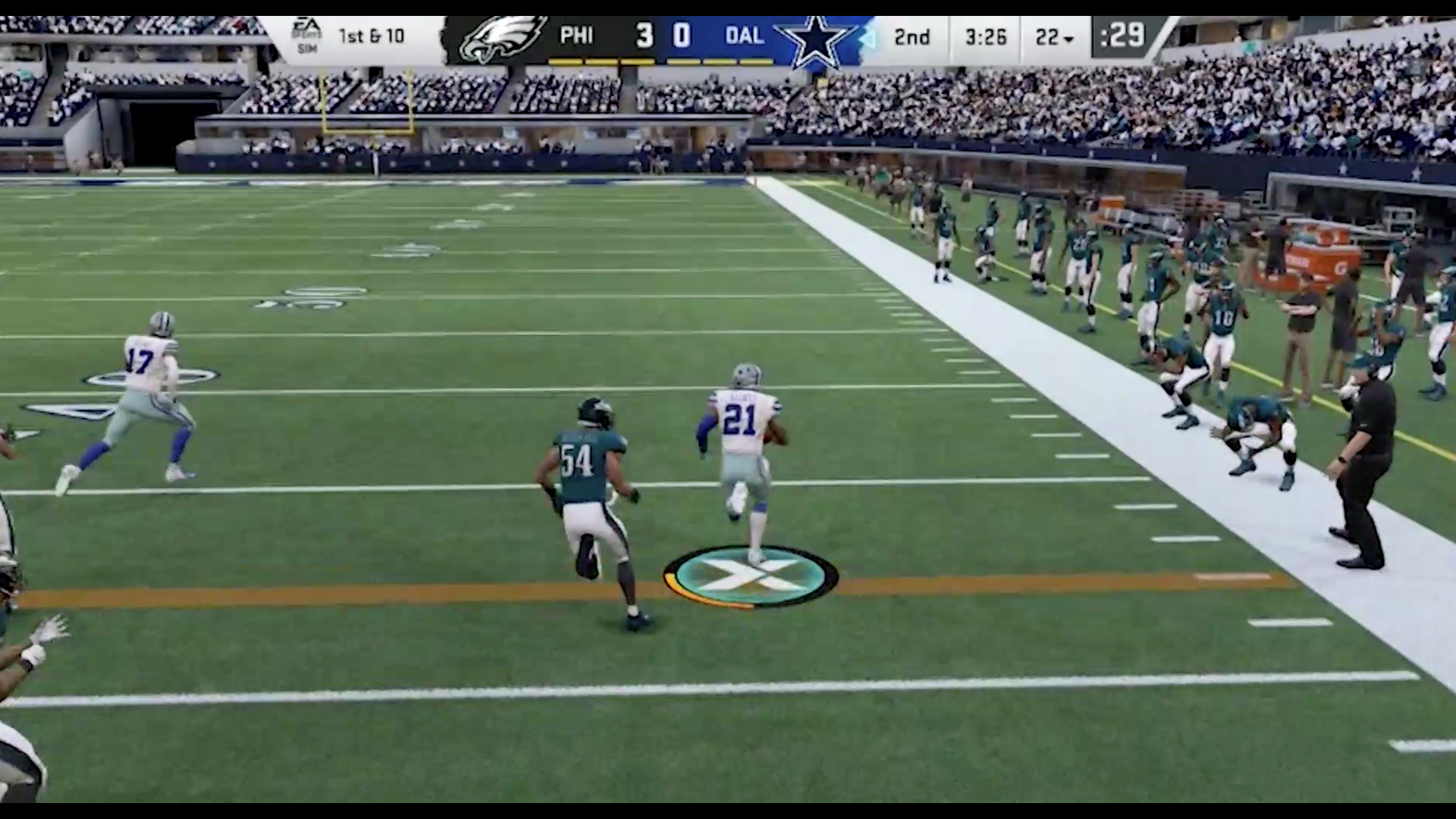Click the 1st & 10 down marker
1456x819 pixels.
[x=372, y=36]
